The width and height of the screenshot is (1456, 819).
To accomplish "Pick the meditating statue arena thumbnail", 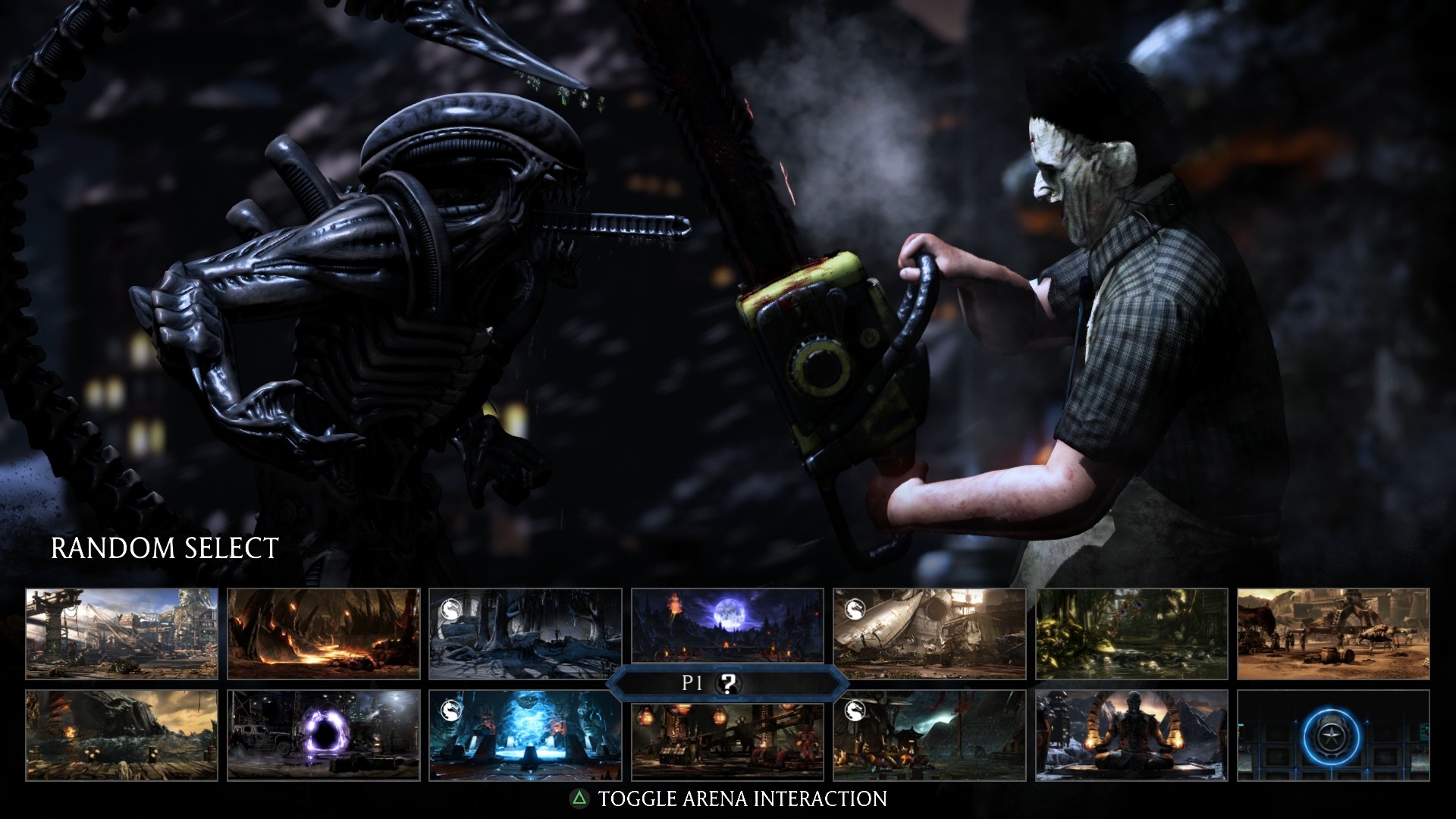I will (1131, 735).
